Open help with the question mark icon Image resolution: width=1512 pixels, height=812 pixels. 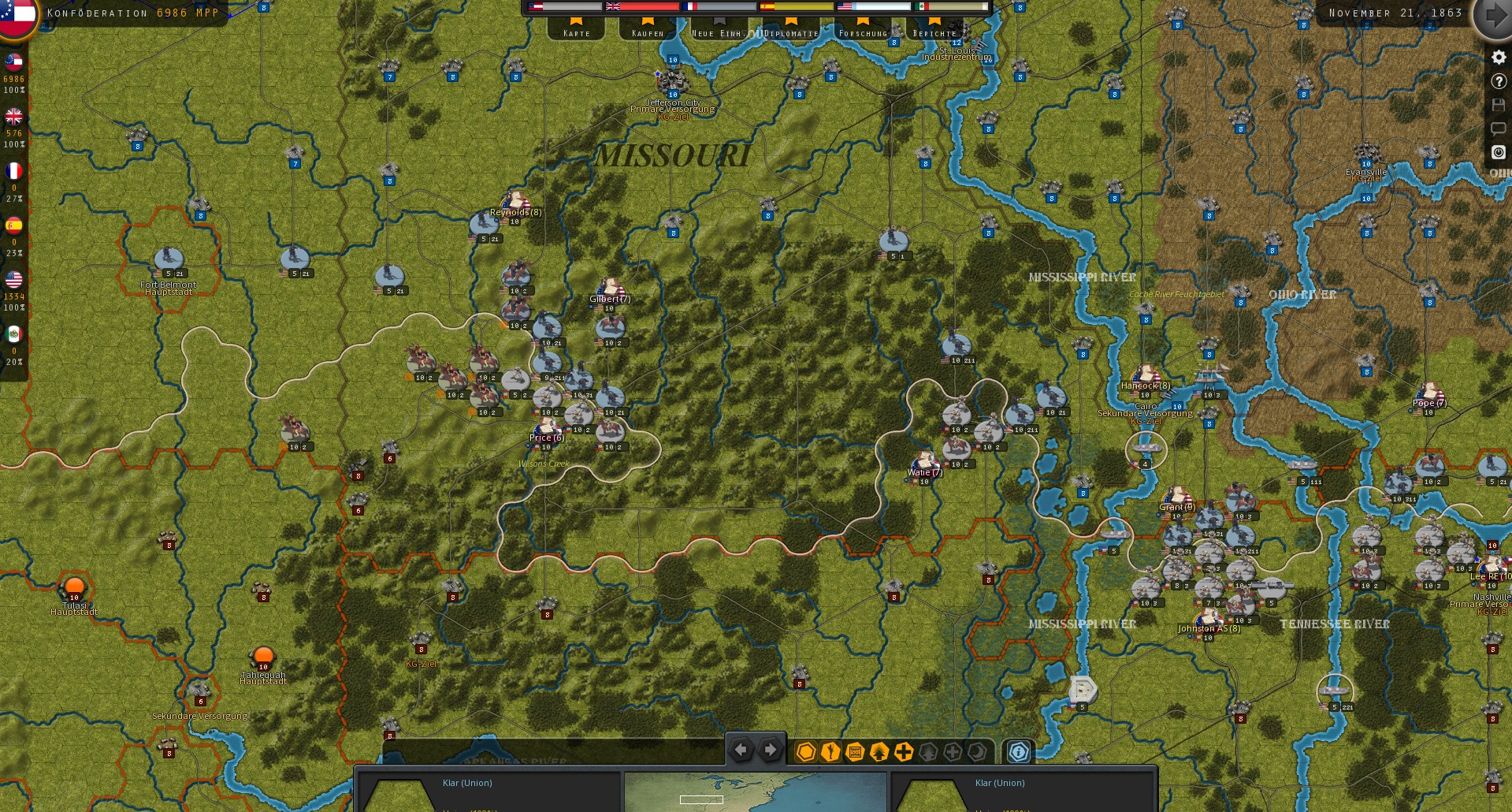point(1499,81)
